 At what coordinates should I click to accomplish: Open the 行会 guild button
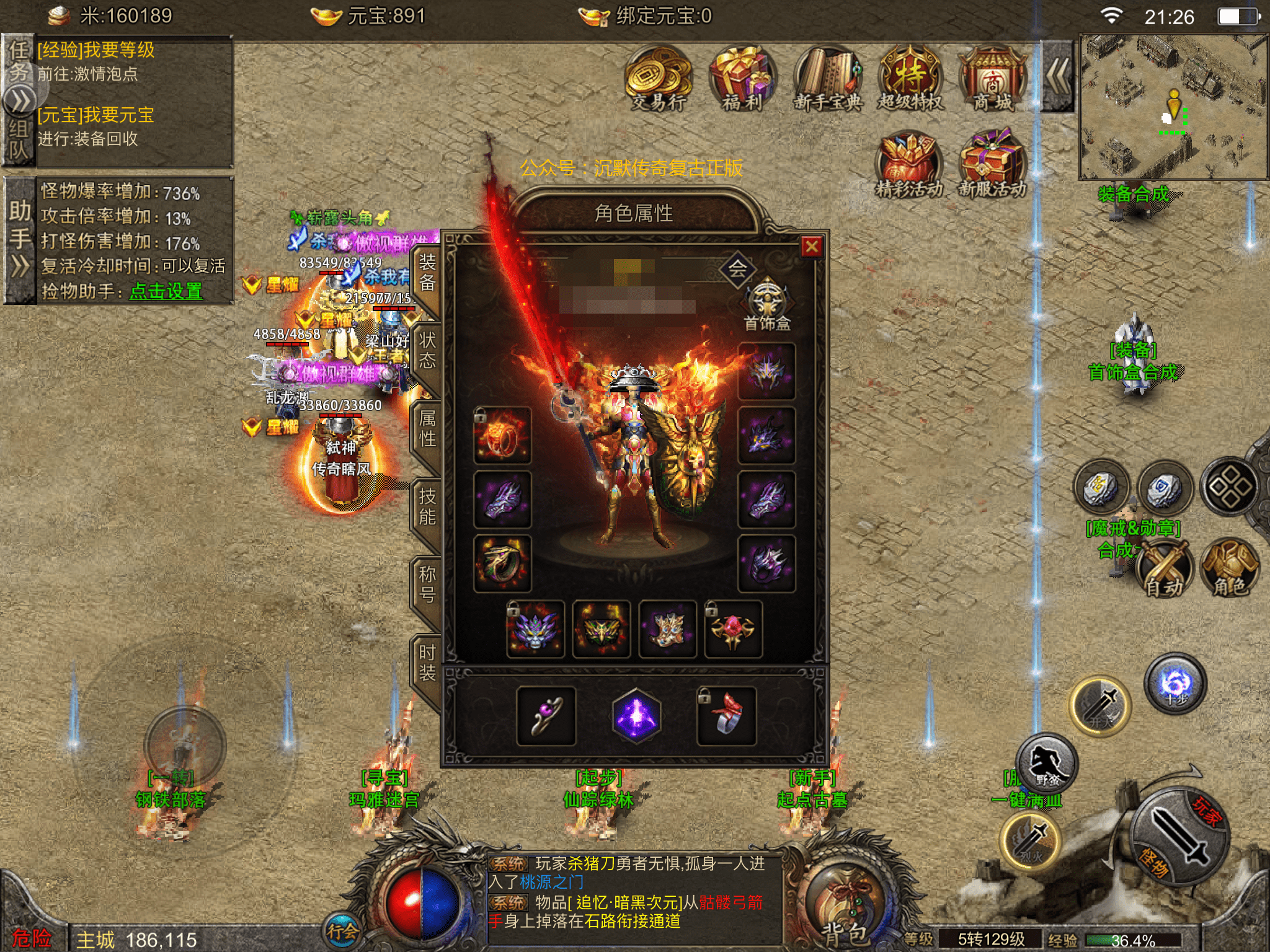click(x=342, y=930)
